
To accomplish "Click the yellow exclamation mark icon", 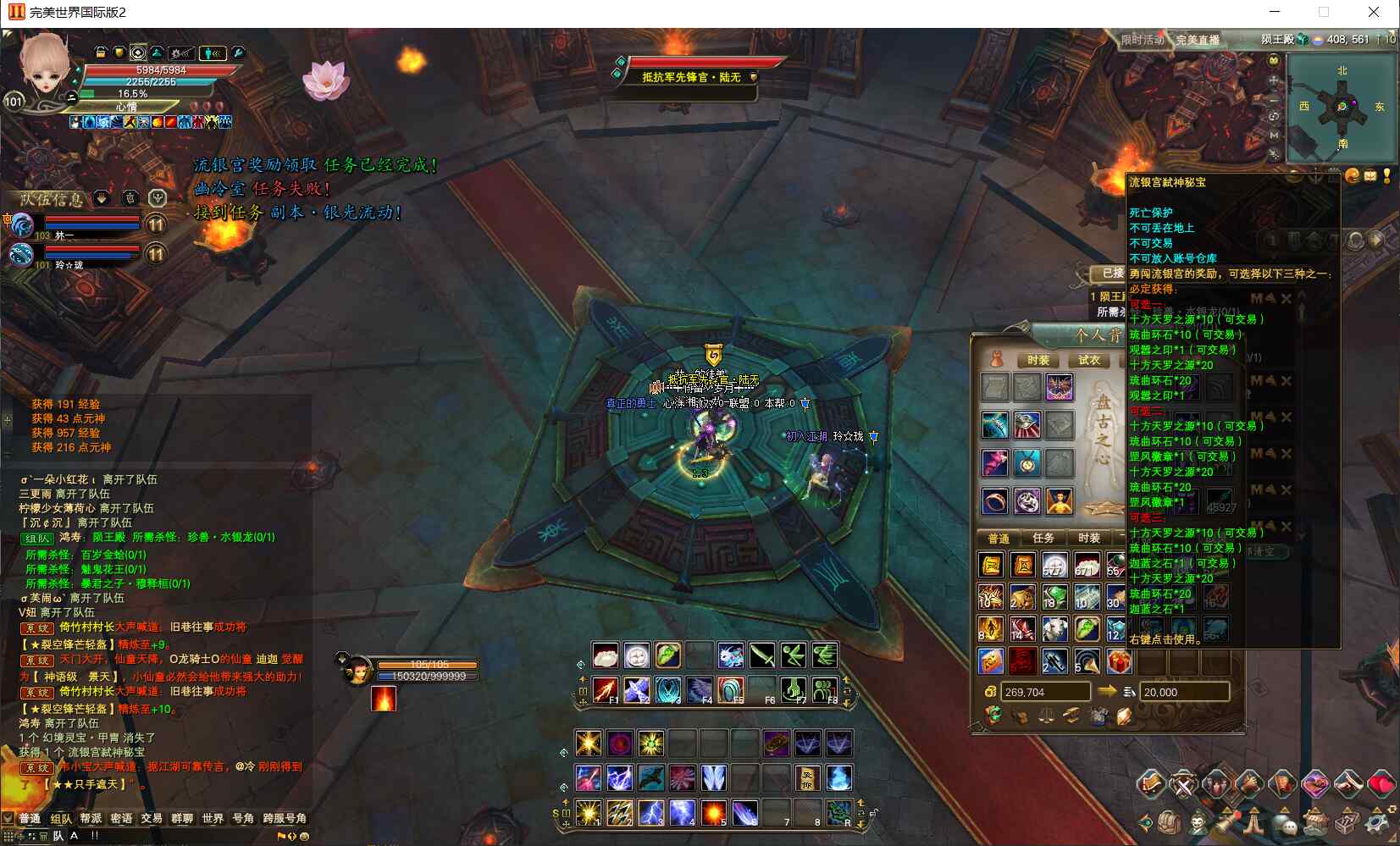I will pos(1386,175).
